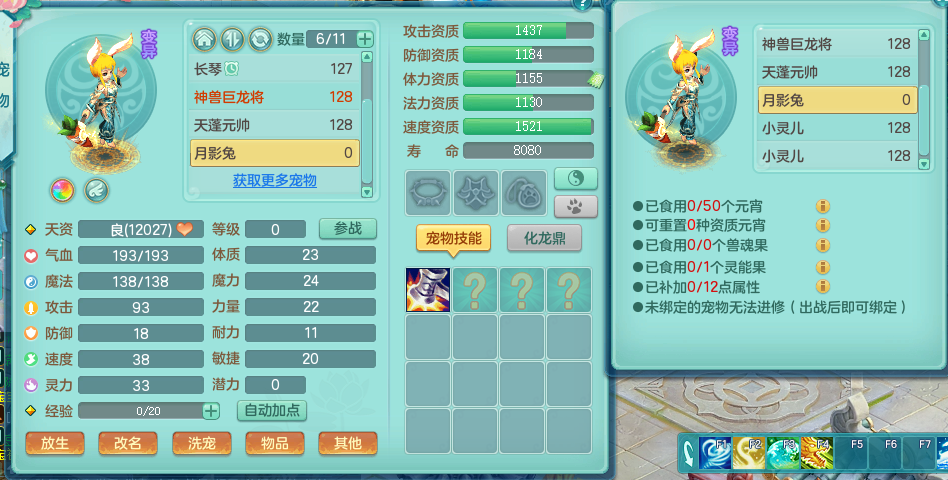Show info for 已食用0/50个元宵
948x480 pixels.
(x=822, y=206)
